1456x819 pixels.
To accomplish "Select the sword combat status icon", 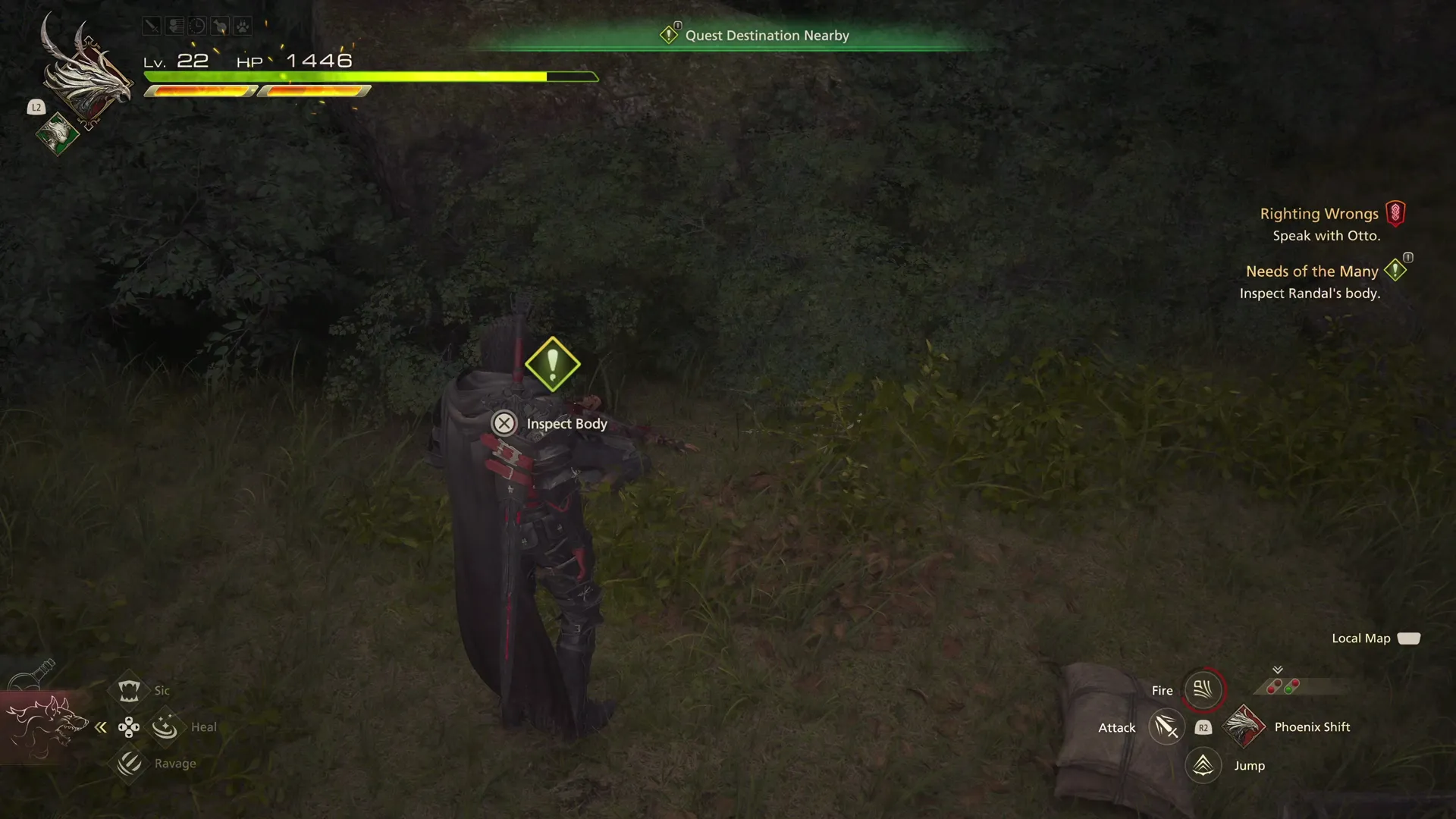I will [x=152, y=26].
